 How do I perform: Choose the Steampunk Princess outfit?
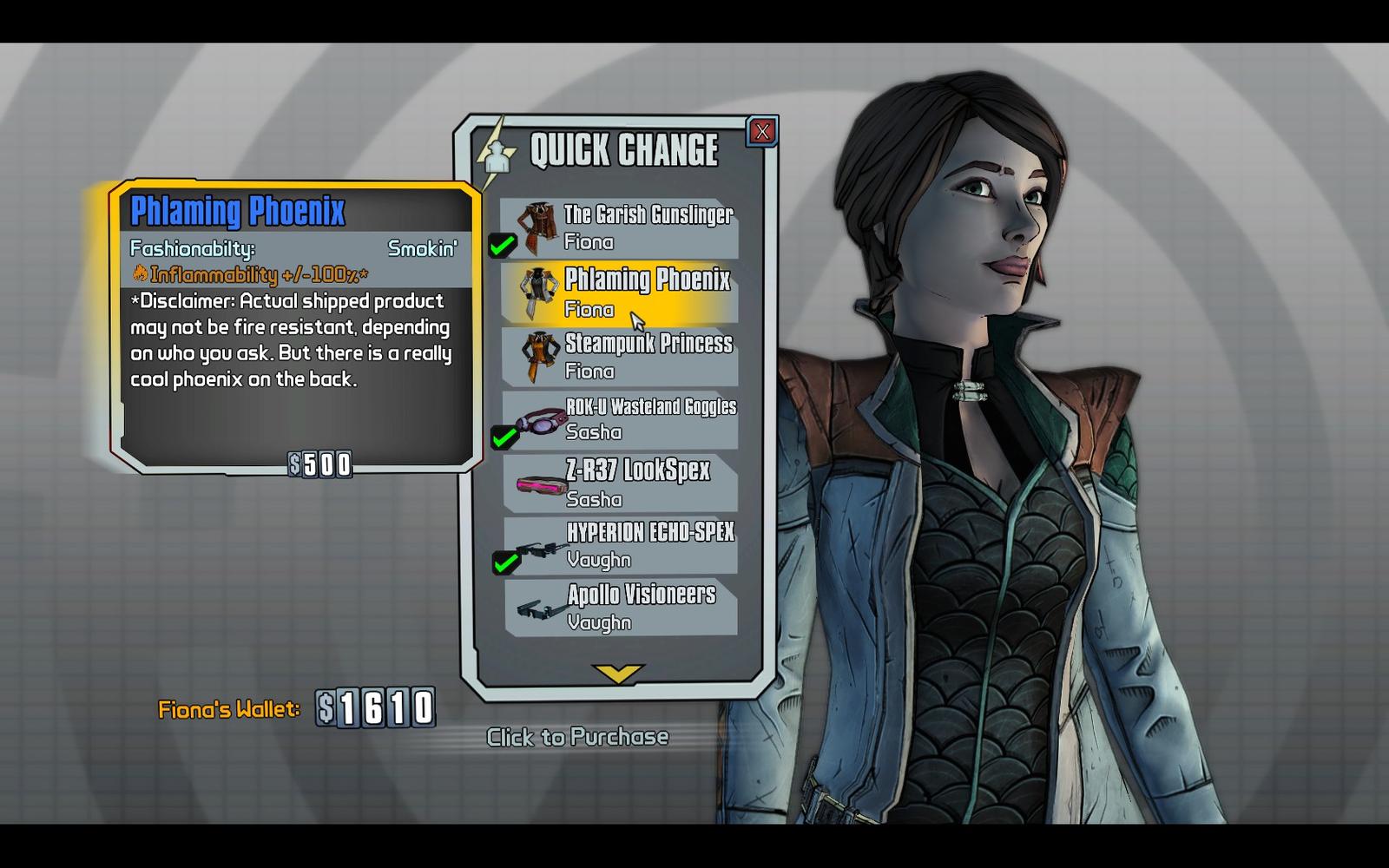click(620, 357)
